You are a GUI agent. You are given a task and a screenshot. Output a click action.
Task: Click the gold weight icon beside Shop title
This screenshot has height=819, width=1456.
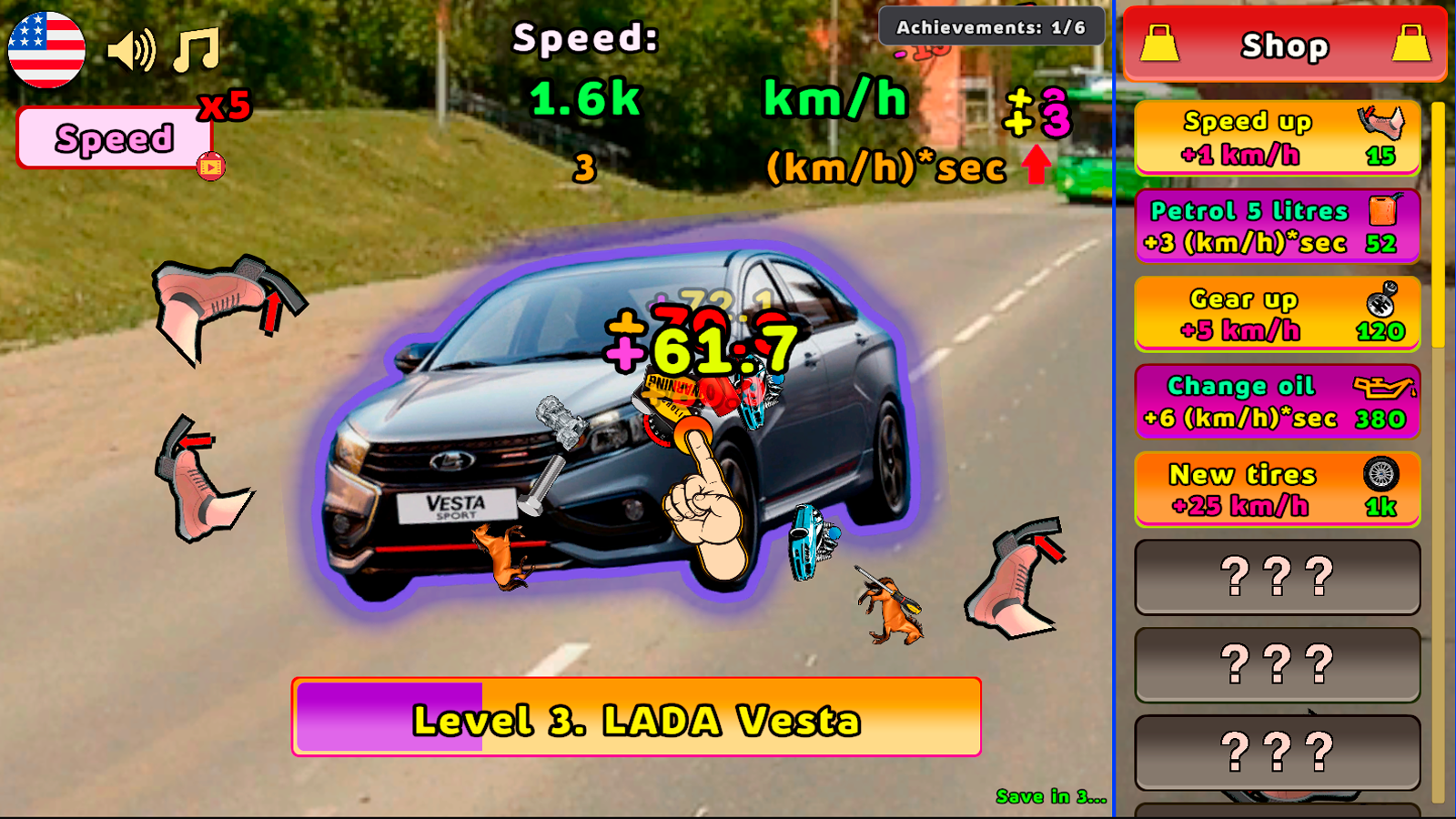(1163, 44)
